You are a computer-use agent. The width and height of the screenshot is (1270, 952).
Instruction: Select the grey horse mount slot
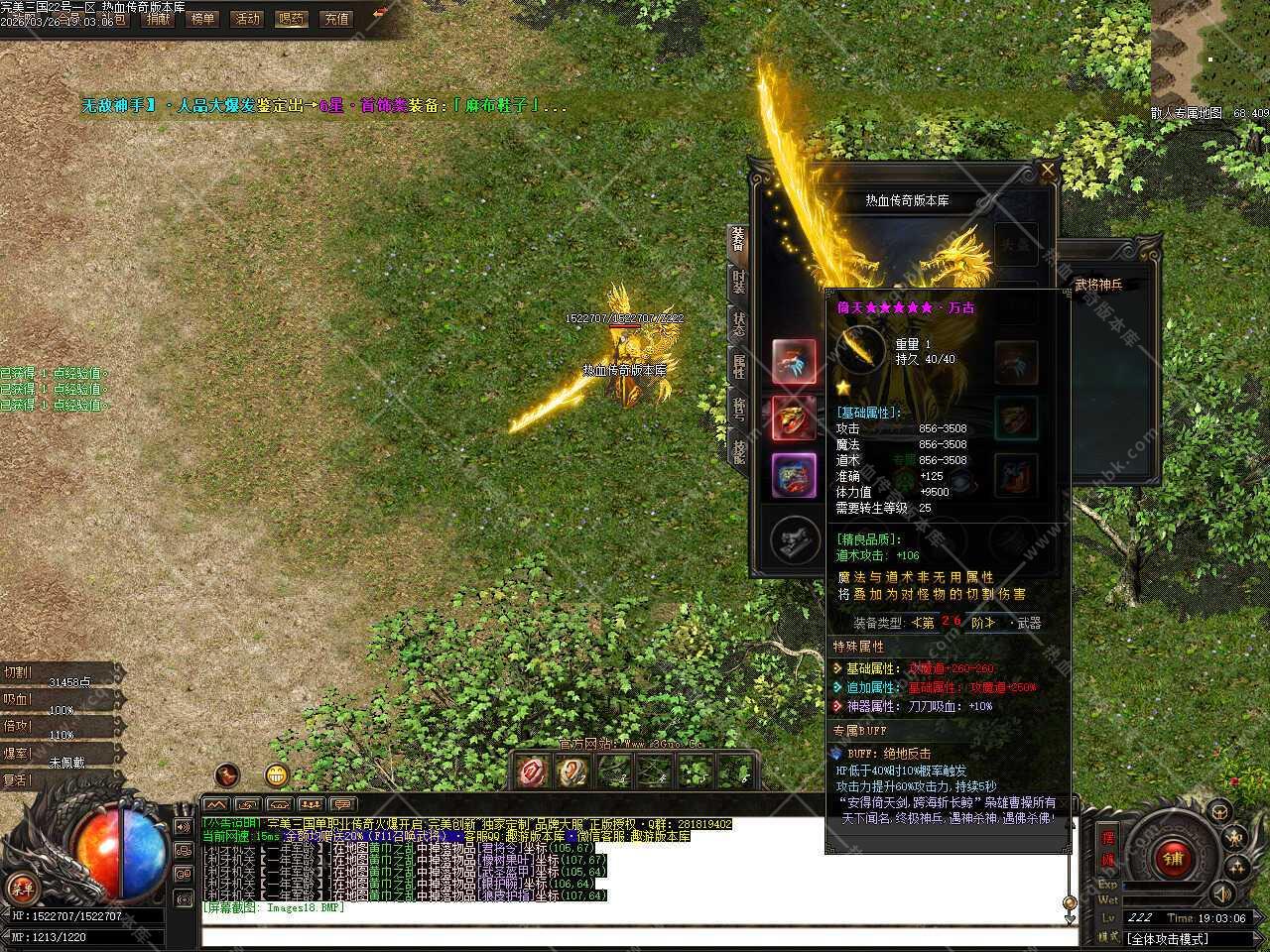[x=794, y=537]
